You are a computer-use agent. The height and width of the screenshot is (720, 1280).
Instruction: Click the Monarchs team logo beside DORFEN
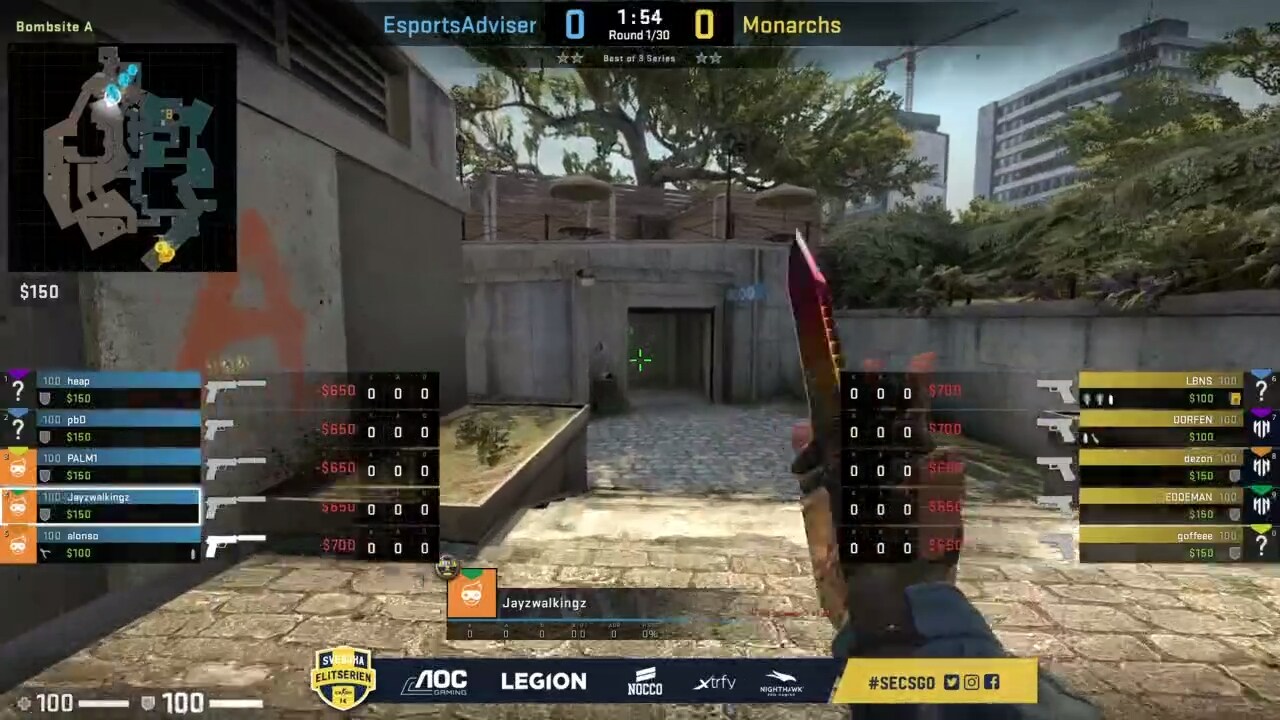point(1260,427)
